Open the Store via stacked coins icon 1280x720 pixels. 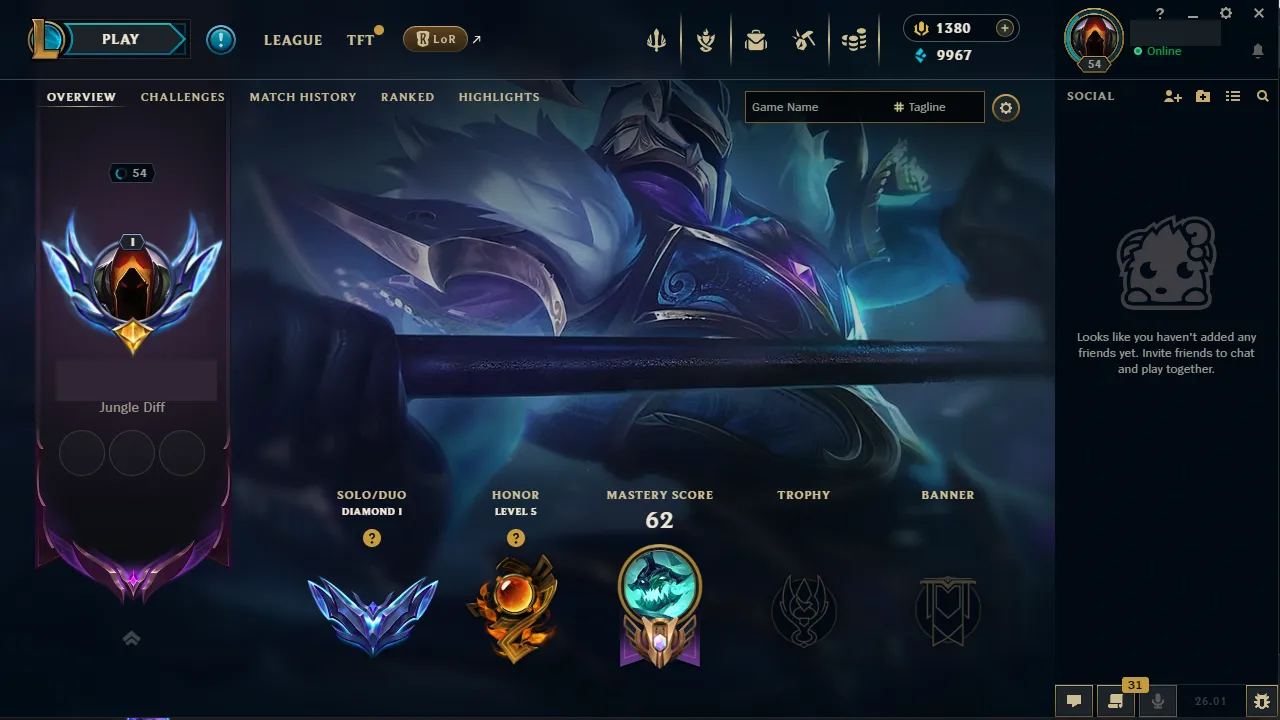pyautogui.click(x=854, y=40)
